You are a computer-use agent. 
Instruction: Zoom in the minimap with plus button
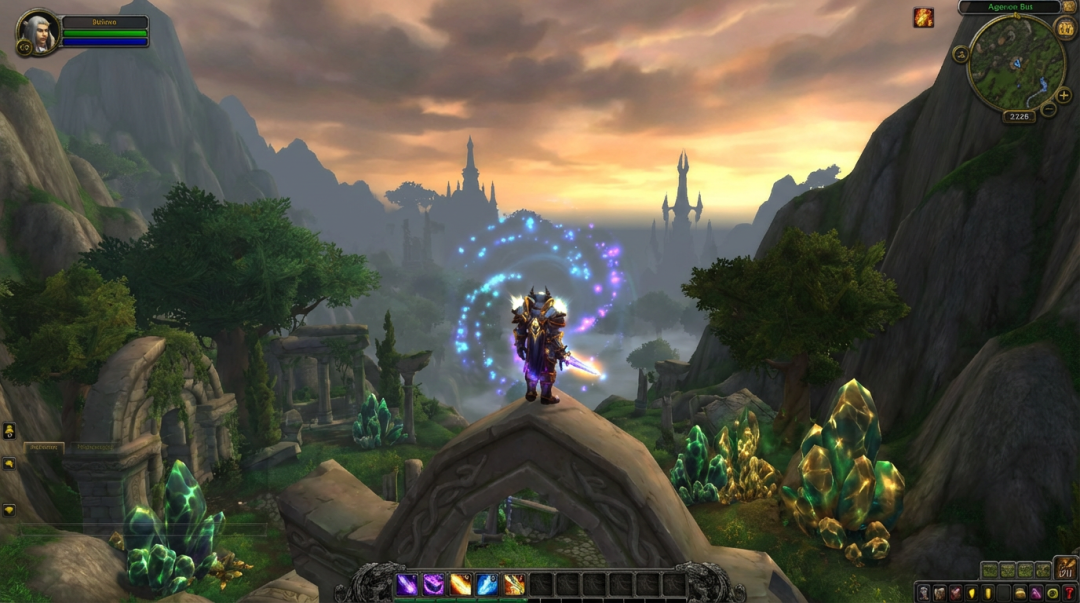(x=1063, y=96)
